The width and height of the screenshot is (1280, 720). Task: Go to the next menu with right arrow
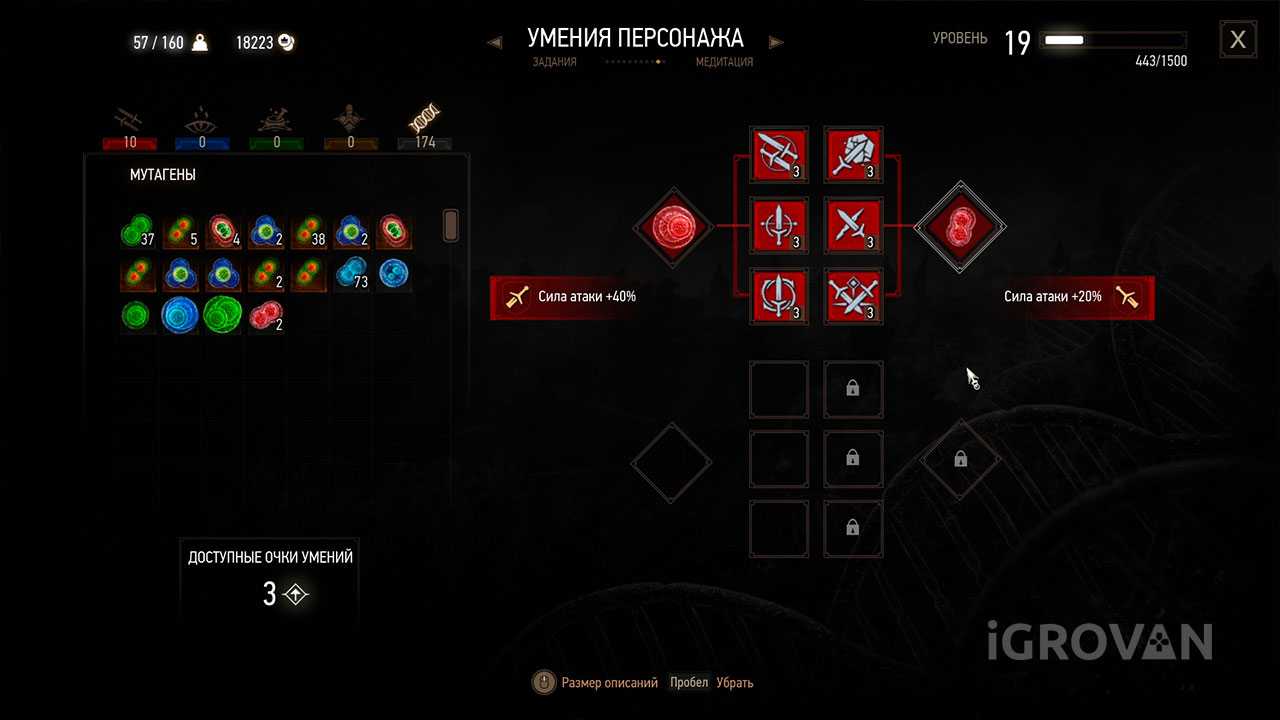click(777, 42)
